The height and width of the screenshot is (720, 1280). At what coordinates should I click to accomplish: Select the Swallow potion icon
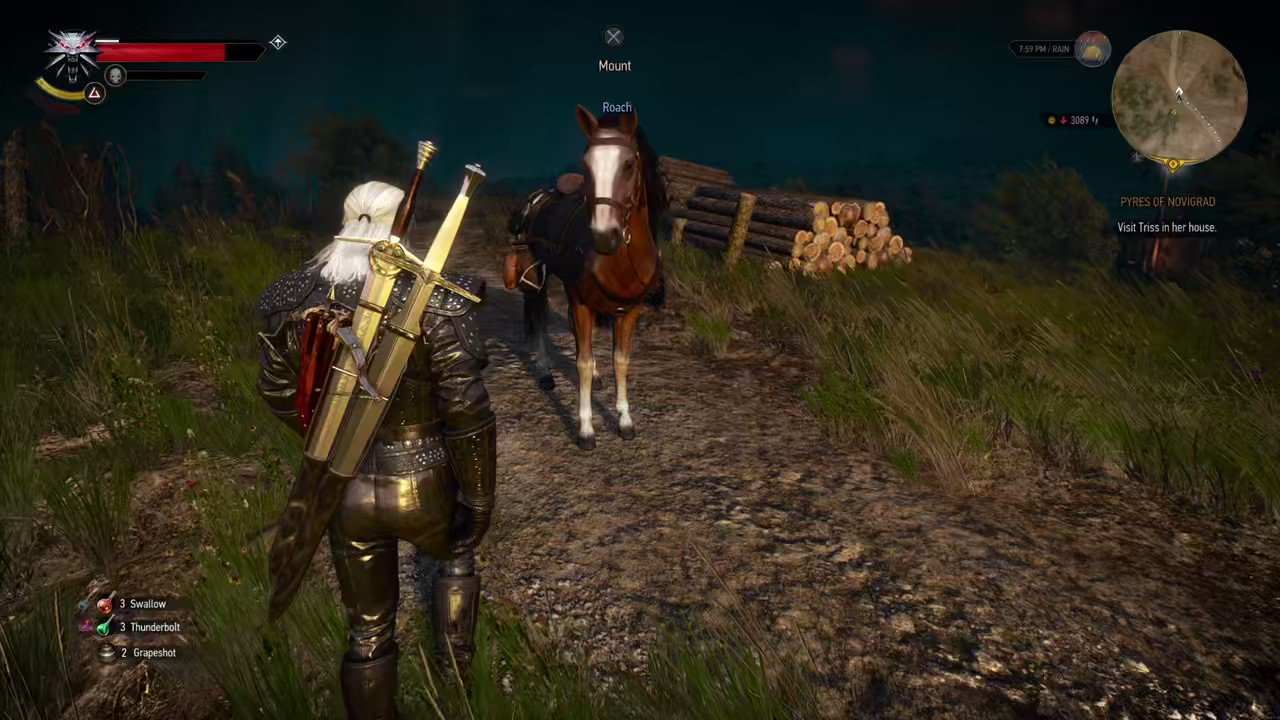coord(105,603)
